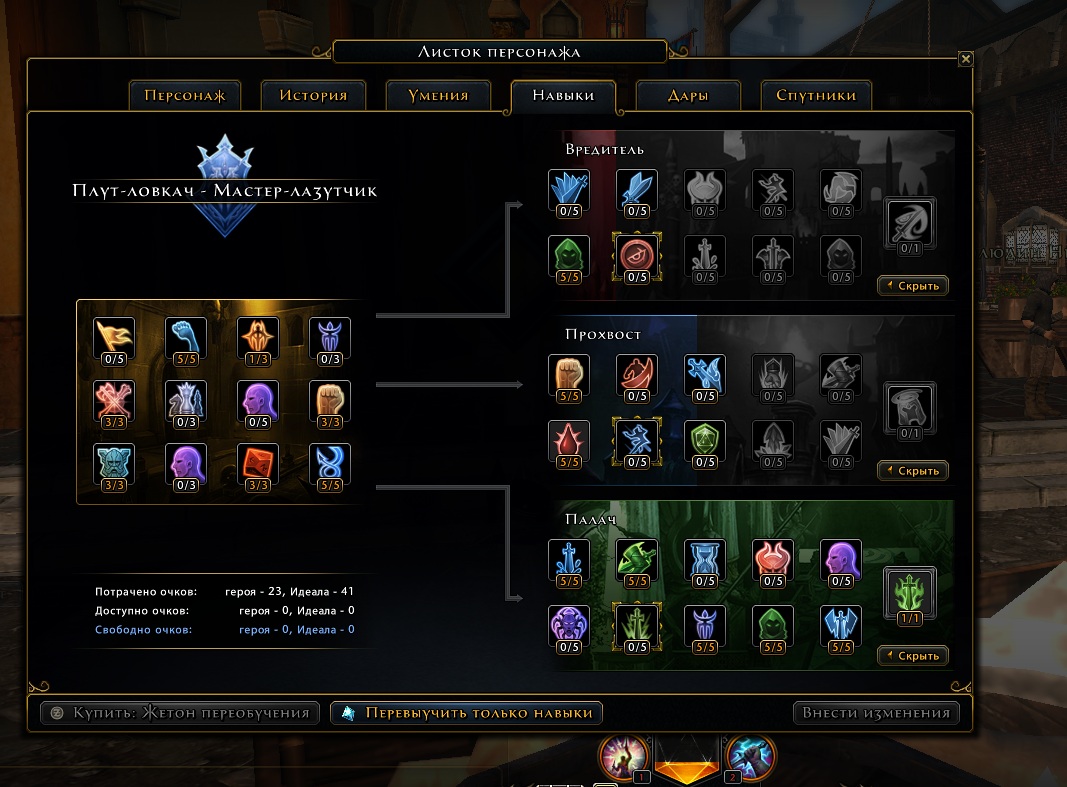The height and width of the screenshot is (787, 1067).
Task: Buy a Жетон переобучения
Action: (x=180, y=713)
